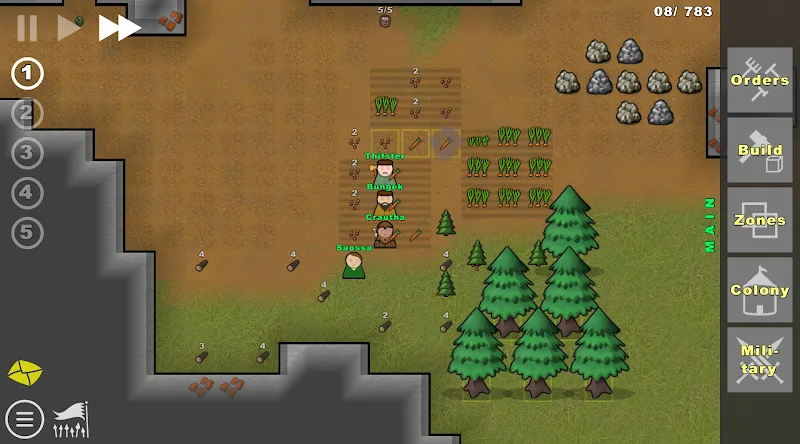Open the Orders menu
Viewport: 800px width, 444px height.
[x=759, y=80]
